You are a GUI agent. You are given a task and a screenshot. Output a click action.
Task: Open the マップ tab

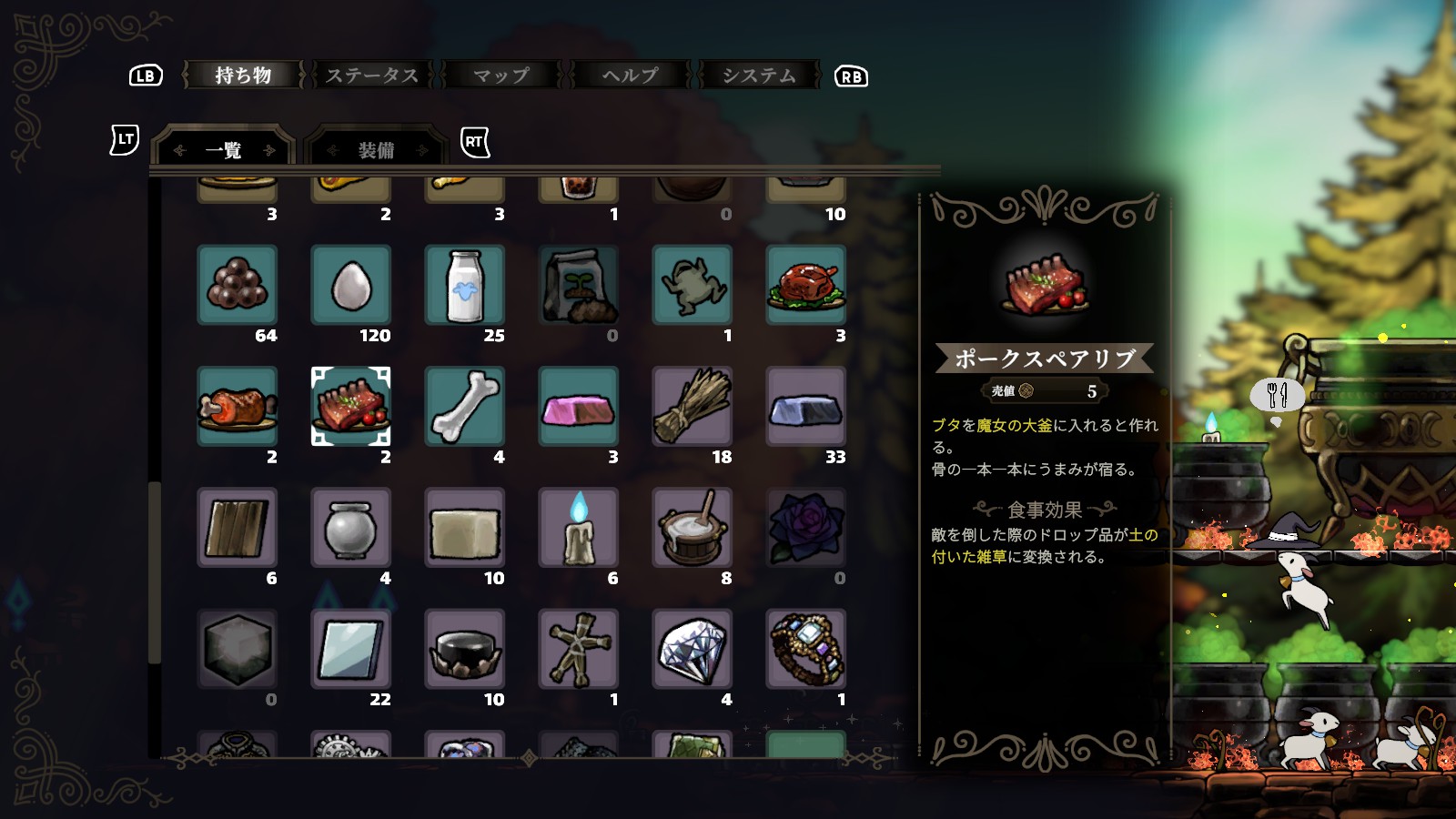tap(501, 76)
